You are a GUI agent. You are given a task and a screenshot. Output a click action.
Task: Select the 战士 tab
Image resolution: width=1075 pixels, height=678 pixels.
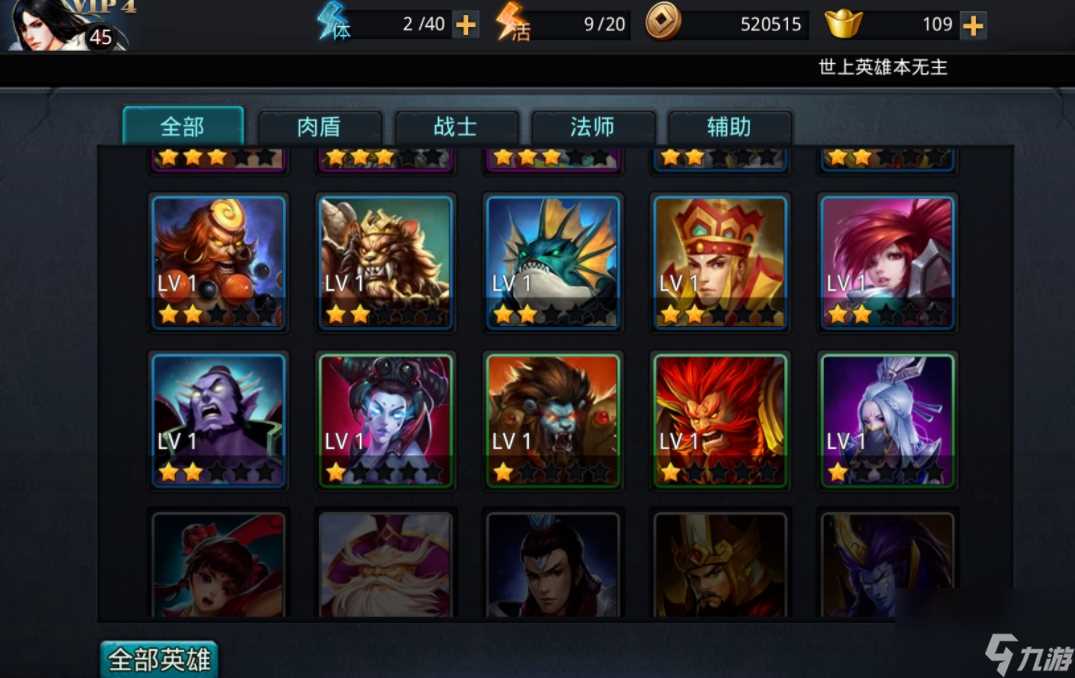(x=456, y=128)
